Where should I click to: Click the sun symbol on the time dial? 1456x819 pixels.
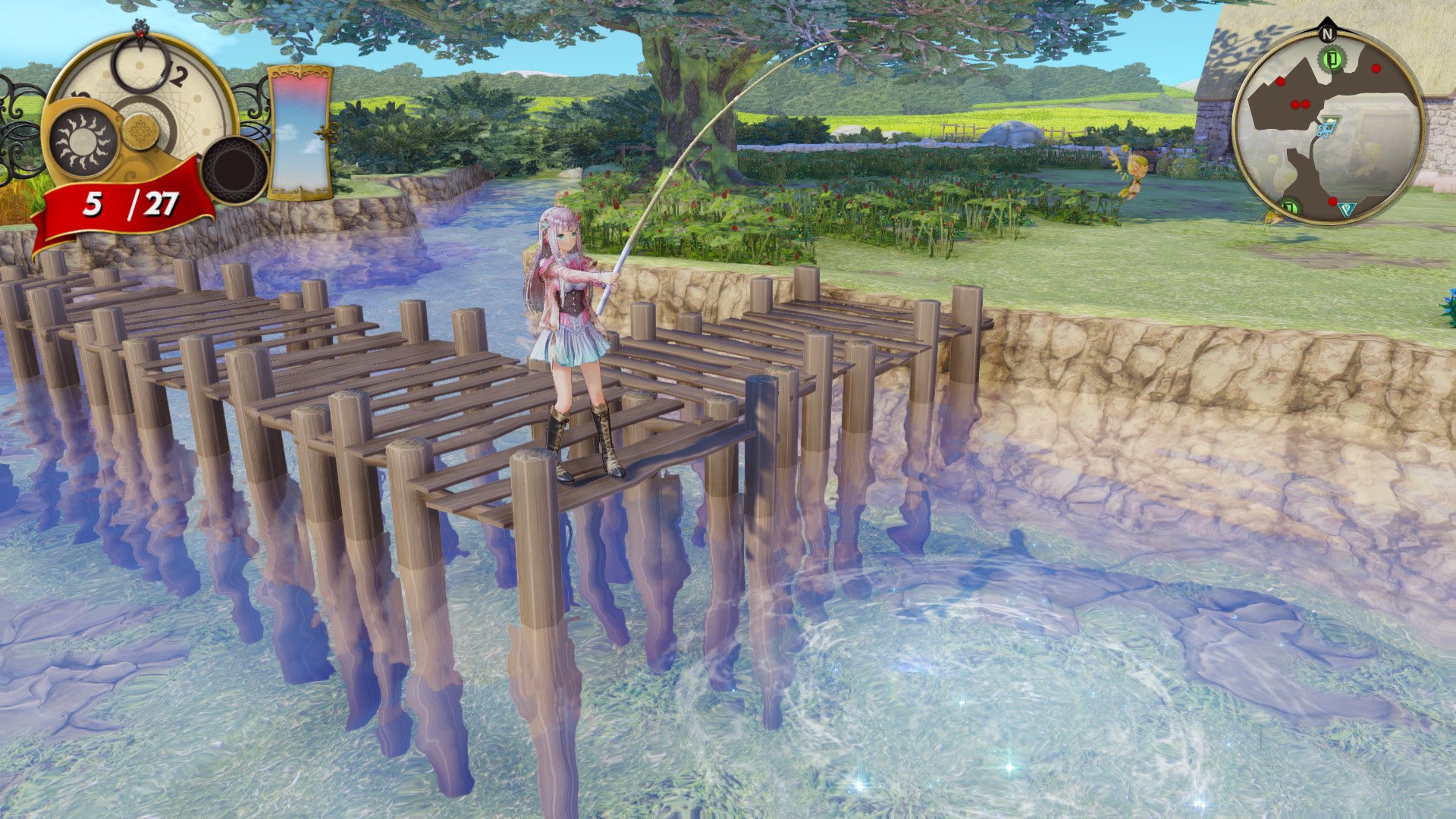coord(84,142)
